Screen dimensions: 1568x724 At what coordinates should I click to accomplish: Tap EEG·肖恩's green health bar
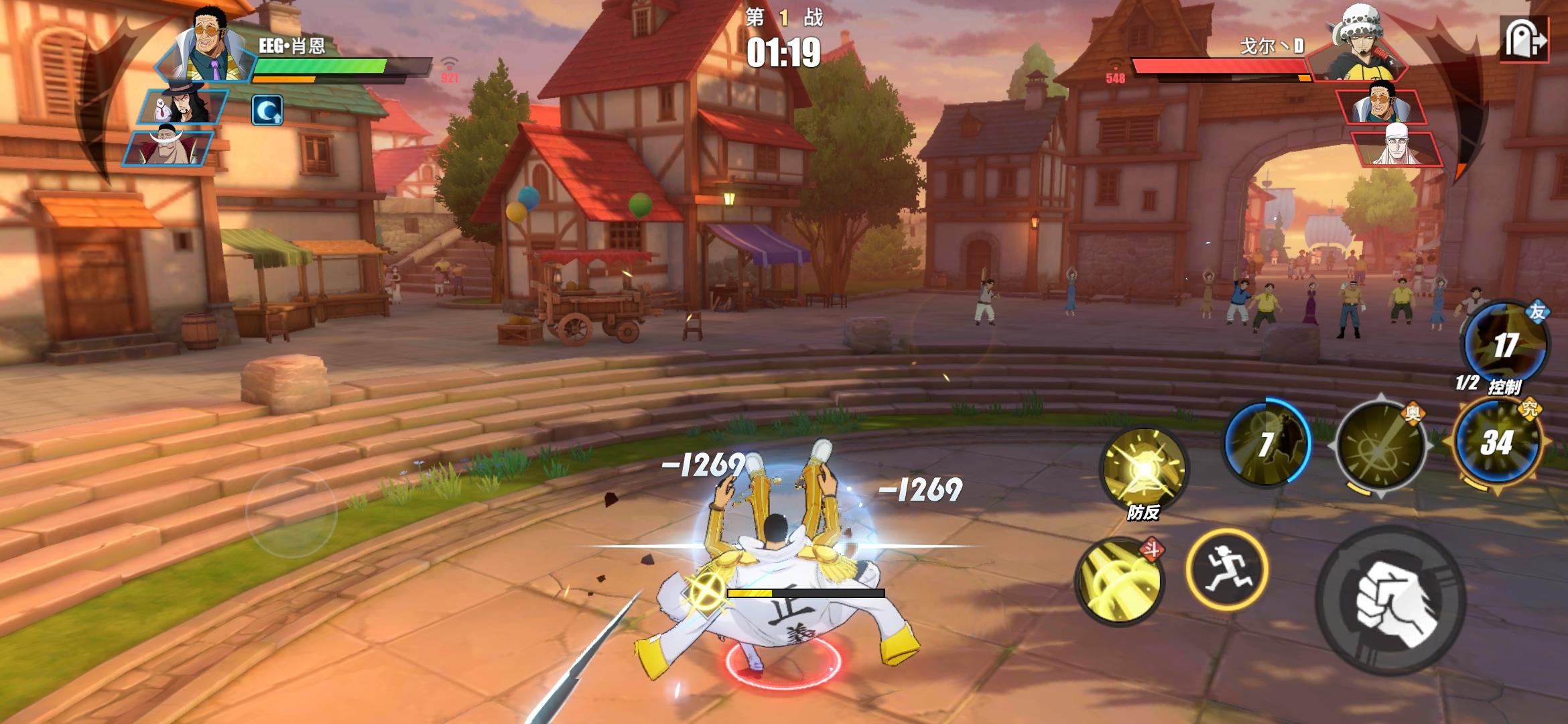[322, 66]
